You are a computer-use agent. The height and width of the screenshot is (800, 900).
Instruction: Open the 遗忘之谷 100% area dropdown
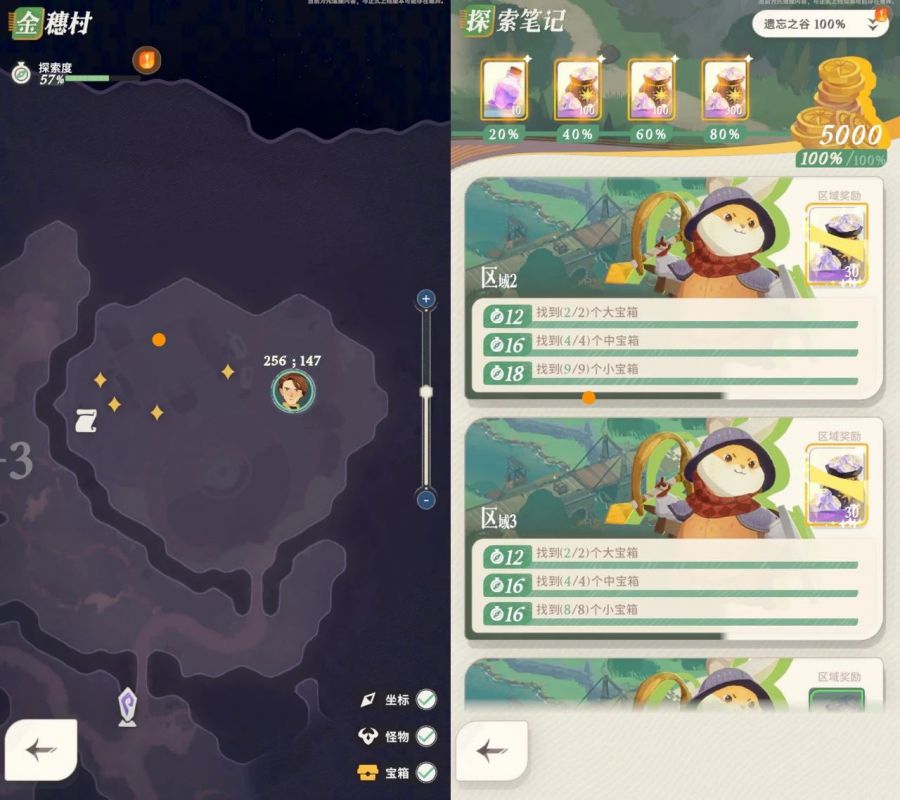(819, 24)
